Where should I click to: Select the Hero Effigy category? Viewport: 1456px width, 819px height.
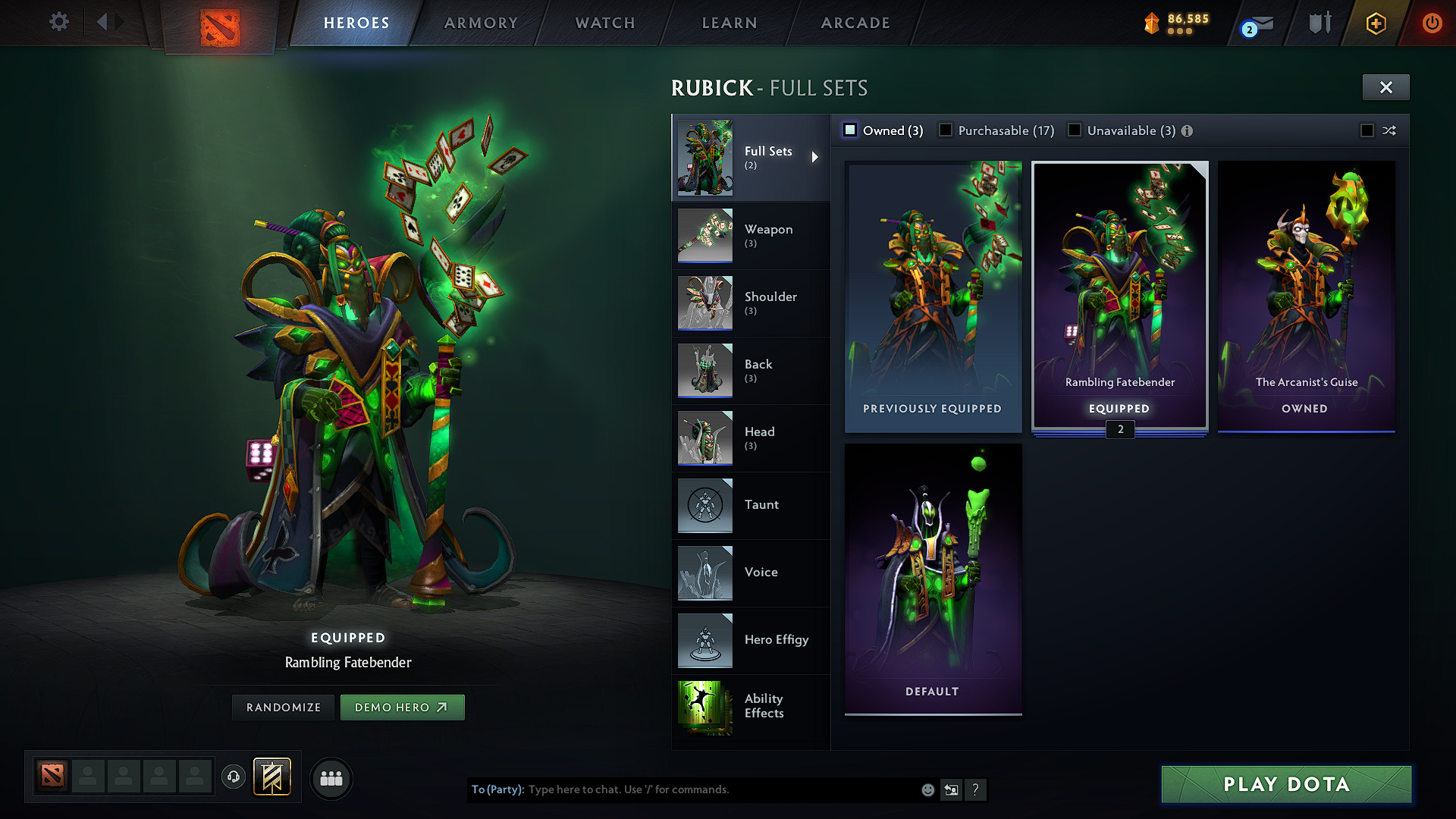[x=775, y=640]
